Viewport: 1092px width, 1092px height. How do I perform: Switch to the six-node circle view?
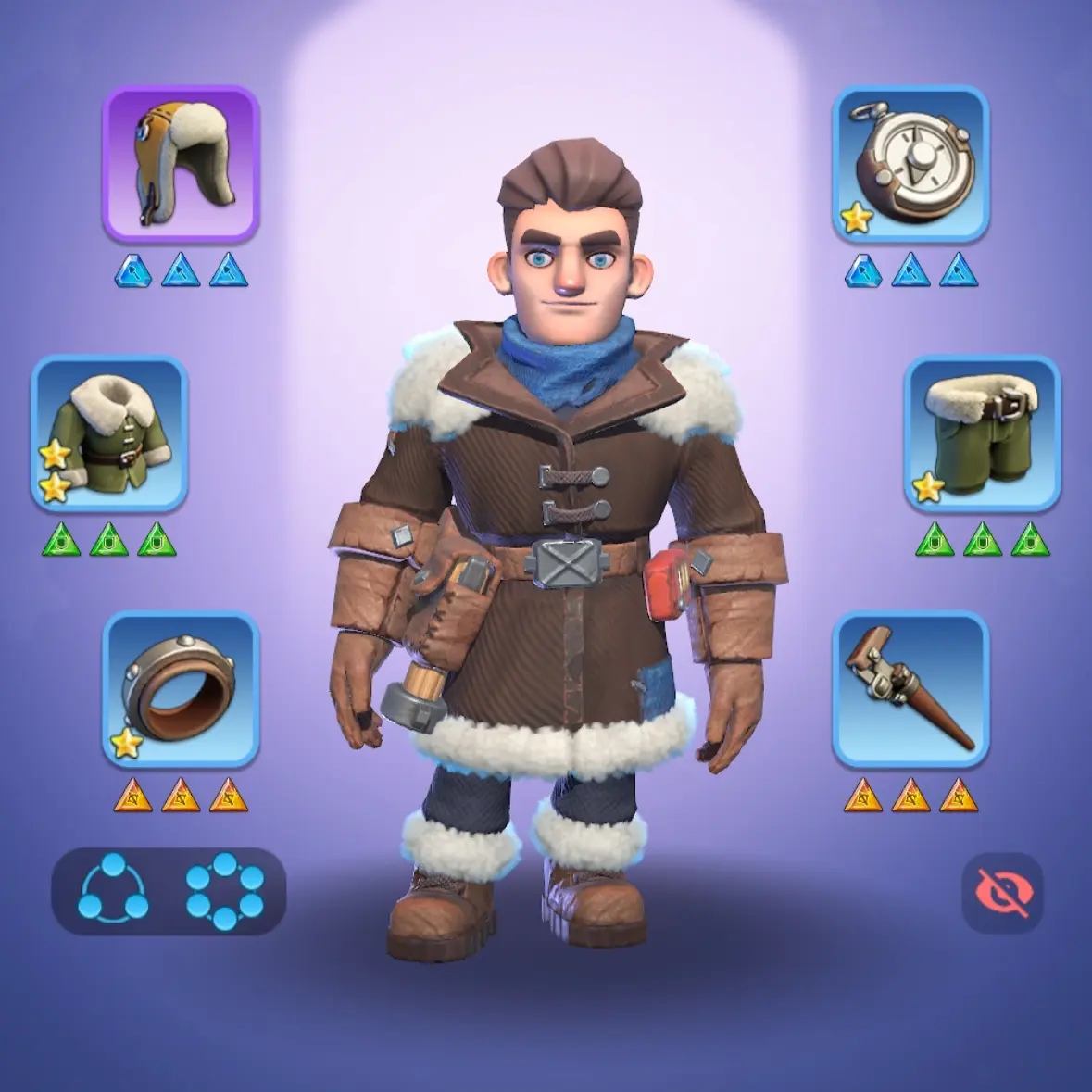[224, 891]
